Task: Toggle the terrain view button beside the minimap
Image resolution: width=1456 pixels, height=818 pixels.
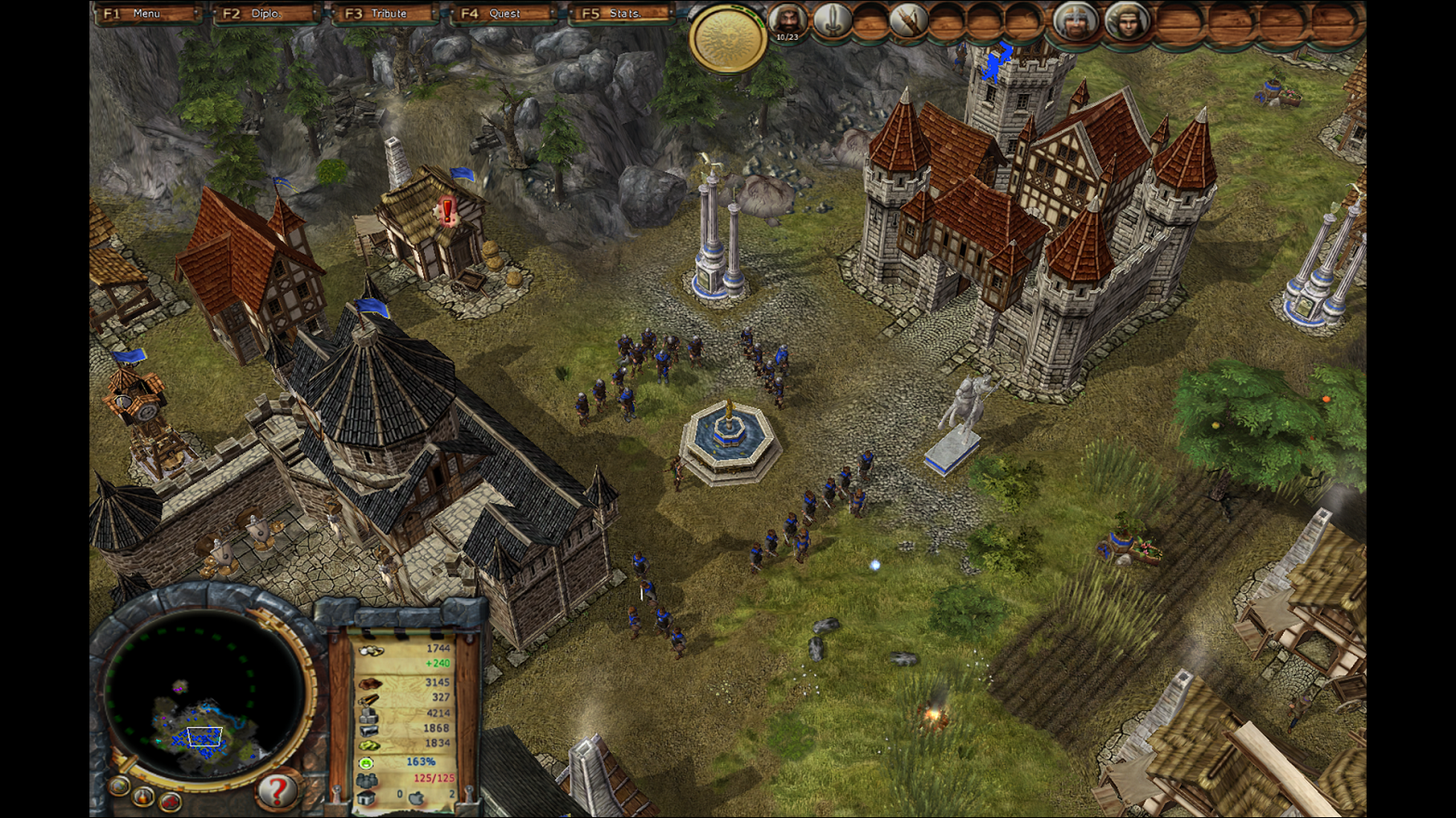Action: [118, 787]
